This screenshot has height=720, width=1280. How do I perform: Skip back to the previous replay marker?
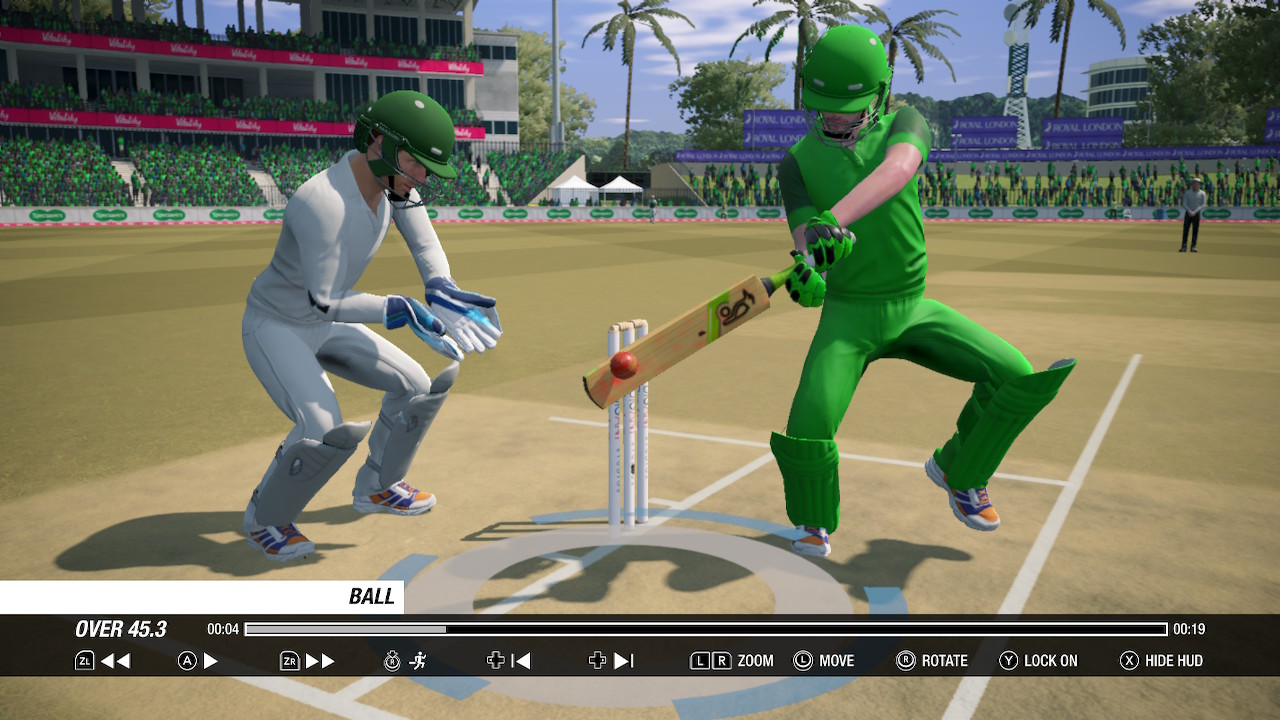pyautogui.click(x=521, y=661)
